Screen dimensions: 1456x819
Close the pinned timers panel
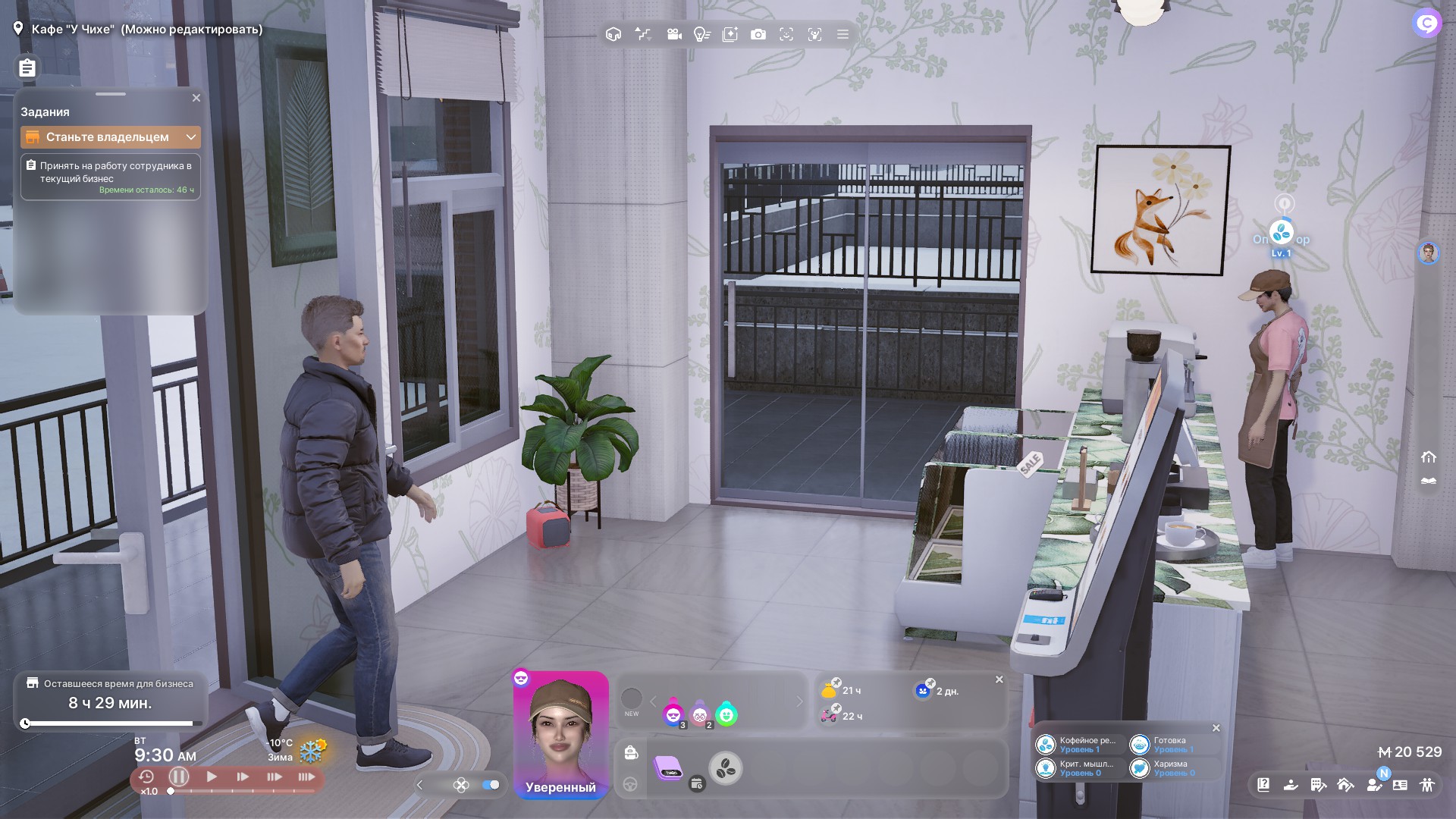pyautogui.click(x=999, y=679)
